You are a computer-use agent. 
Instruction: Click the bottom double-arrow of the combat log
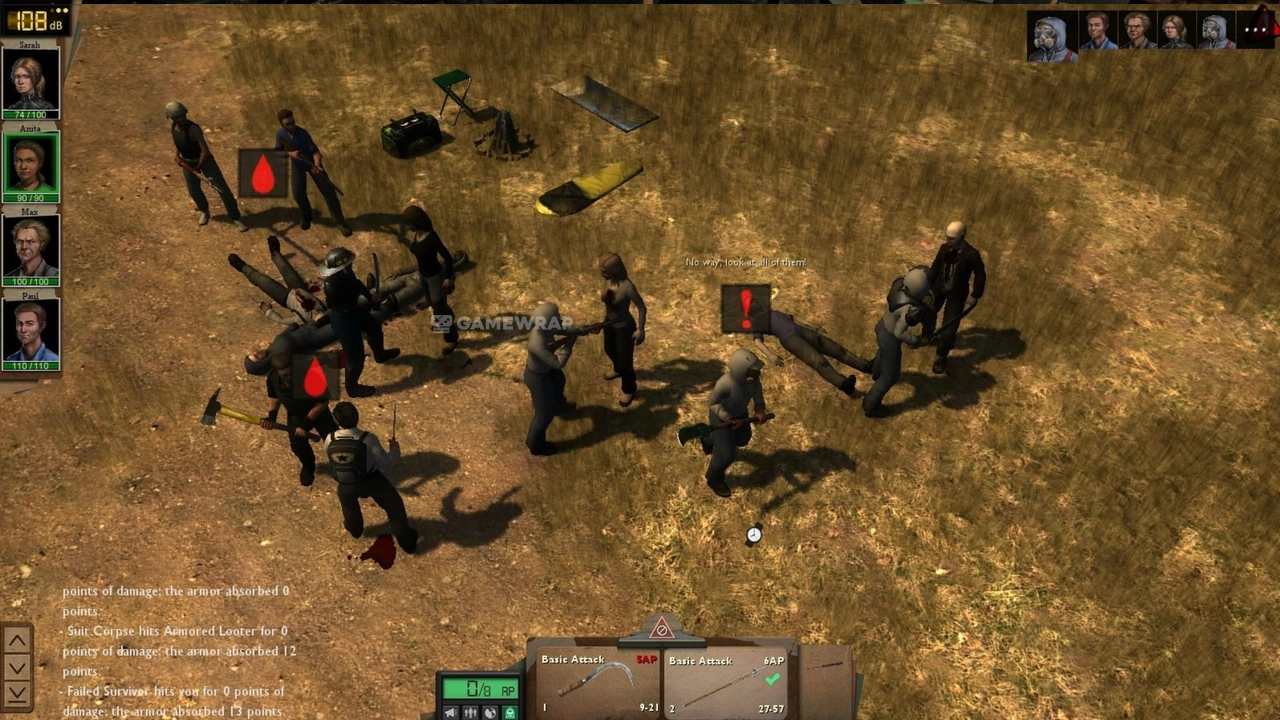(x=18, y=692)
